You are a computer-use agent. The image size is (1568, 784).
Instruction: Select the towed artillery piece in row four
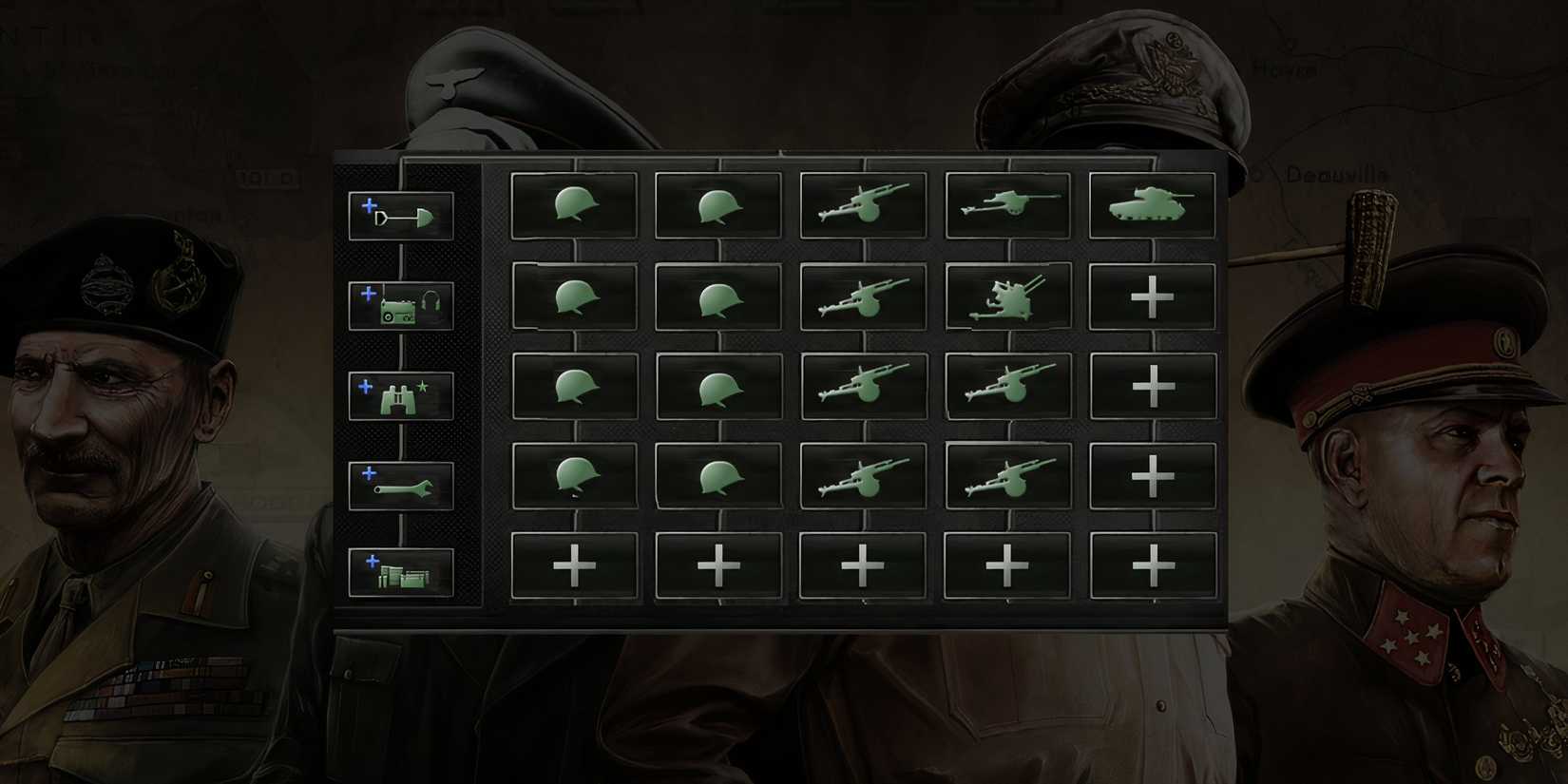coord(1007,475)
